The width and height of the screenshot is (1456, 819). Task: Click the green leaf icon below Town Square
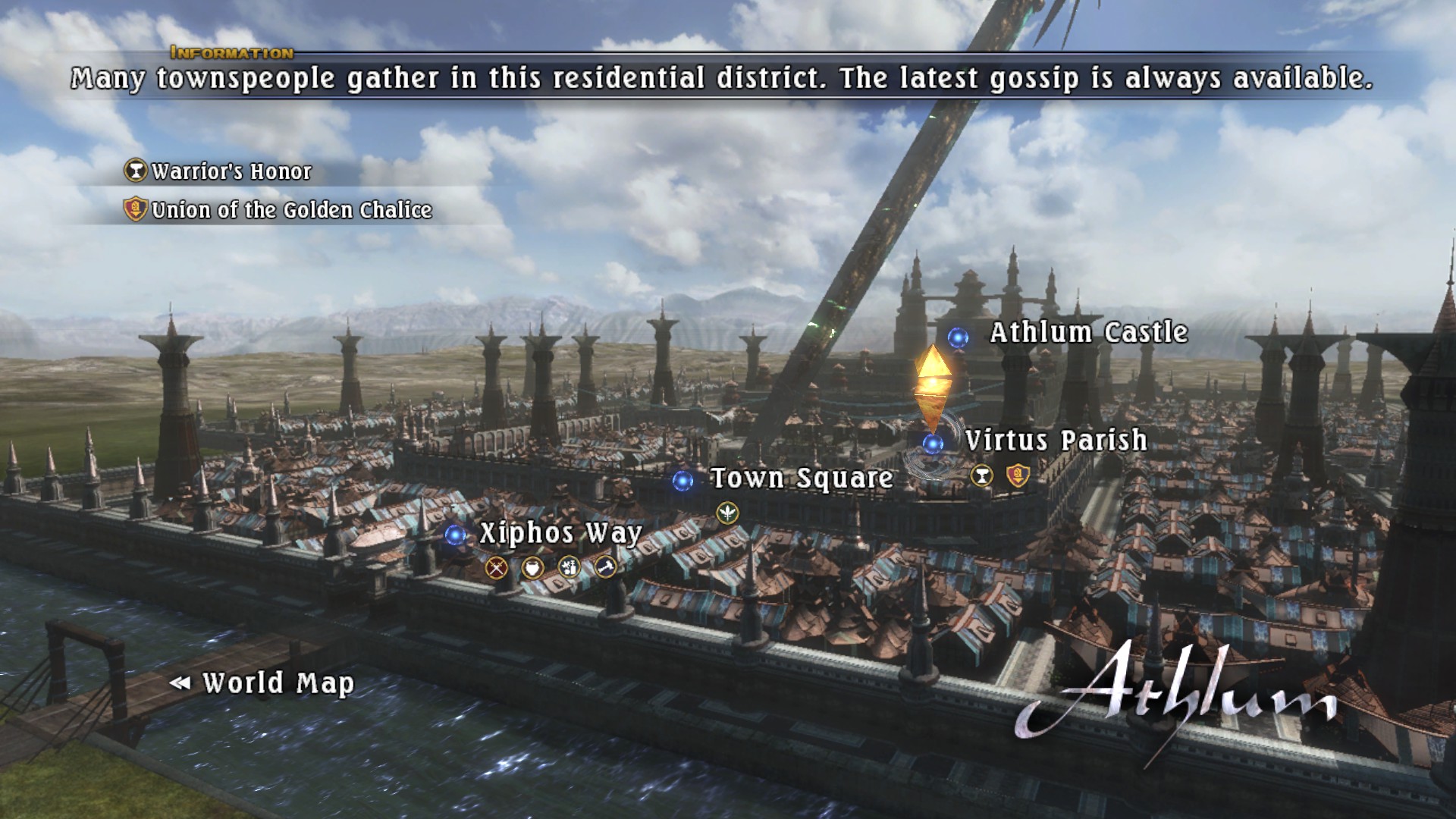tap(727, 513)
